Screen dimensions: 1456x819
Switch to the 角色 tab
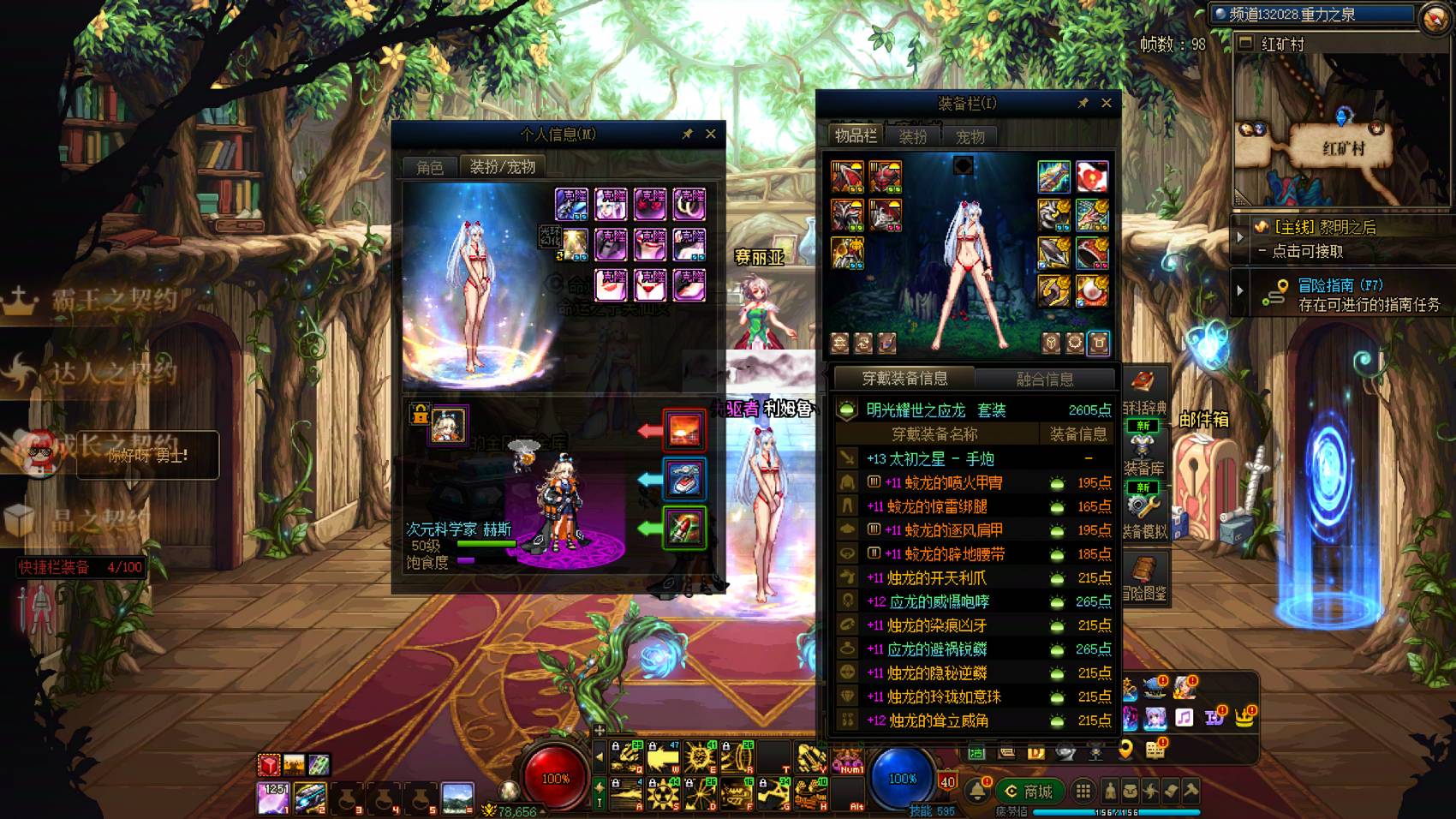point(430,167)
